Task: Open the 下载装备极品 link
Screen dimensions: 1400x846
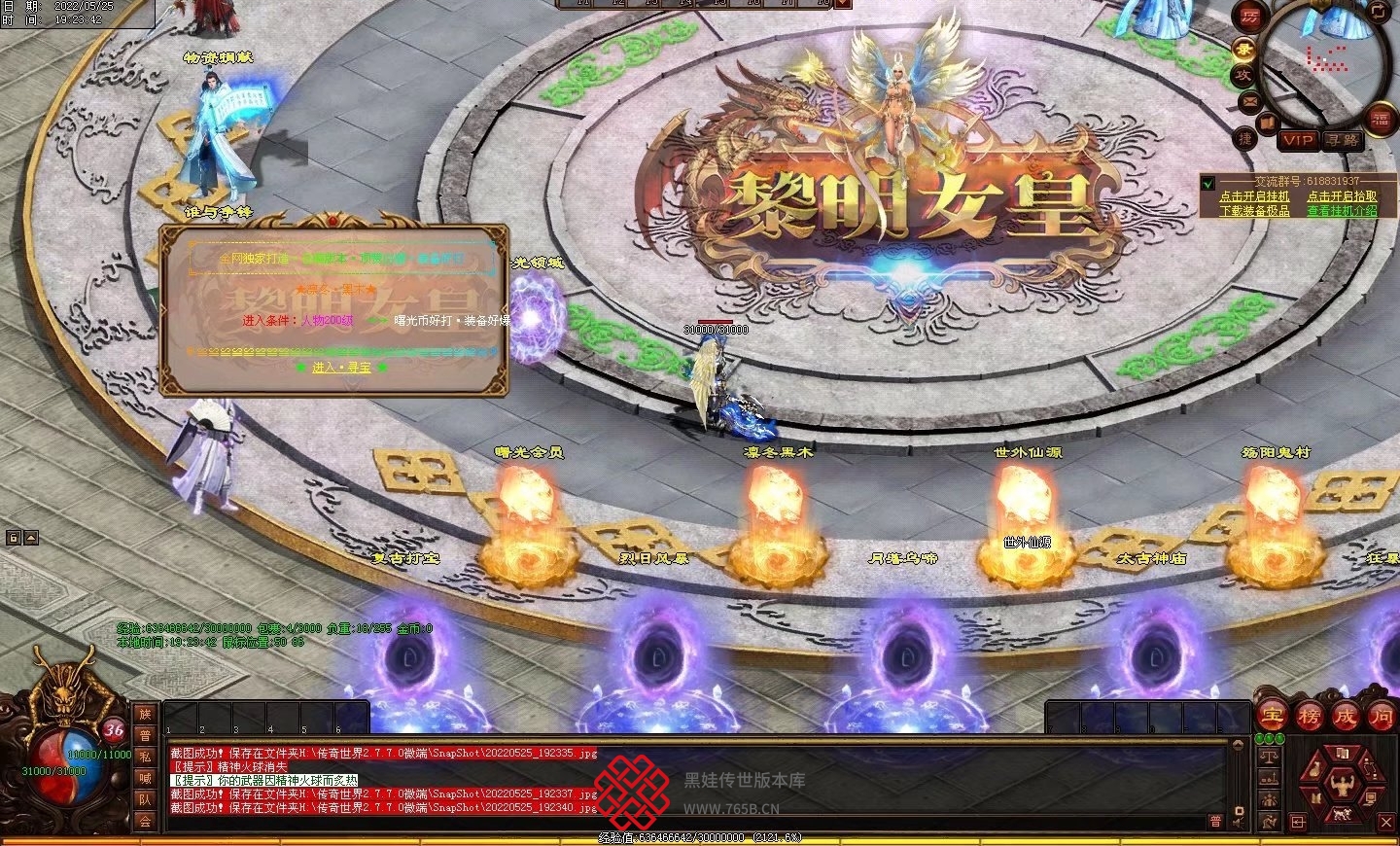Action: 1254,210
